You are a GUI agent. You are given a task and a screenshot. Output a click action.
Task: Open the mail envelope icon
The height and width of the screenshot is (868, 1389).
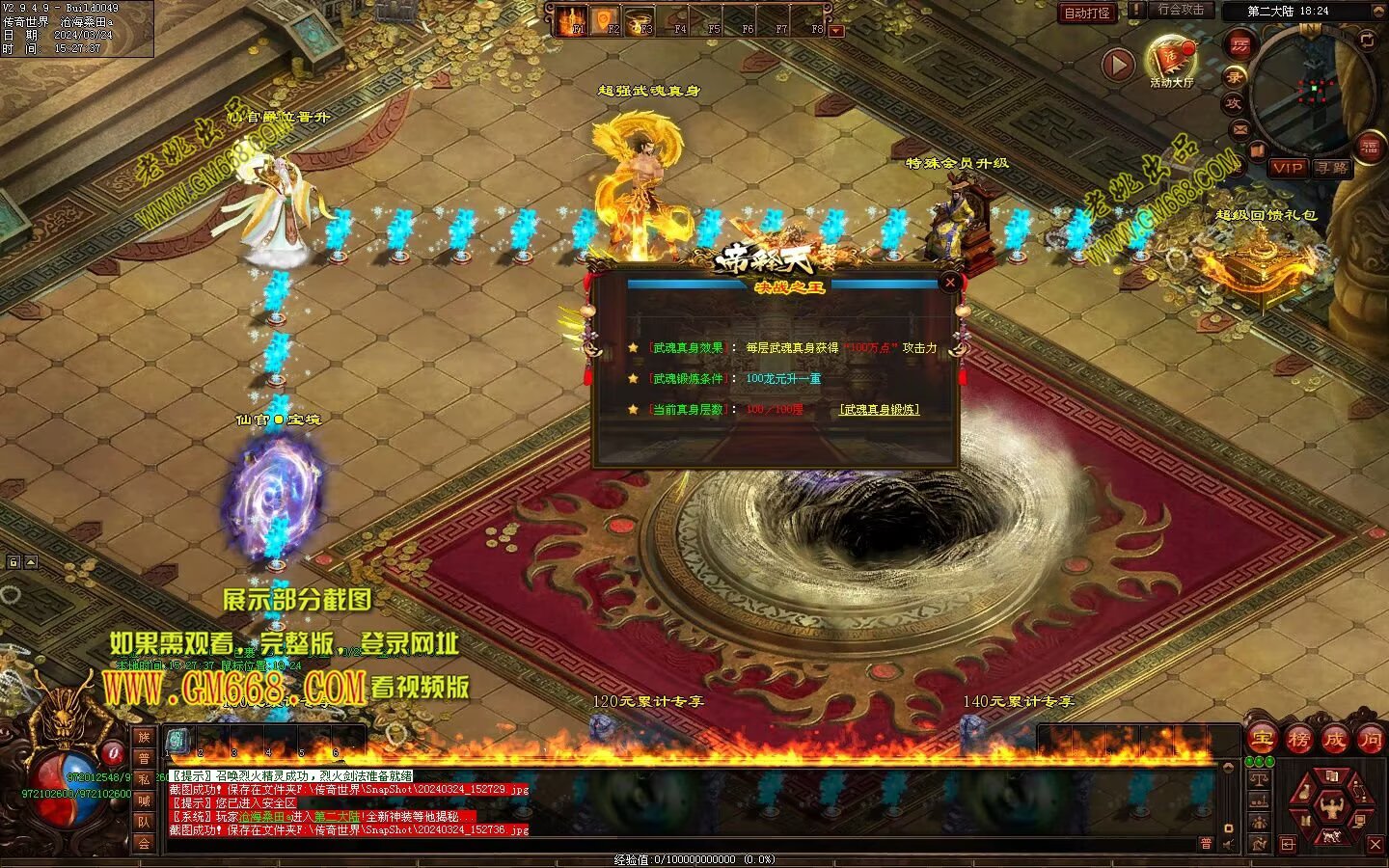pos(1240,128)
